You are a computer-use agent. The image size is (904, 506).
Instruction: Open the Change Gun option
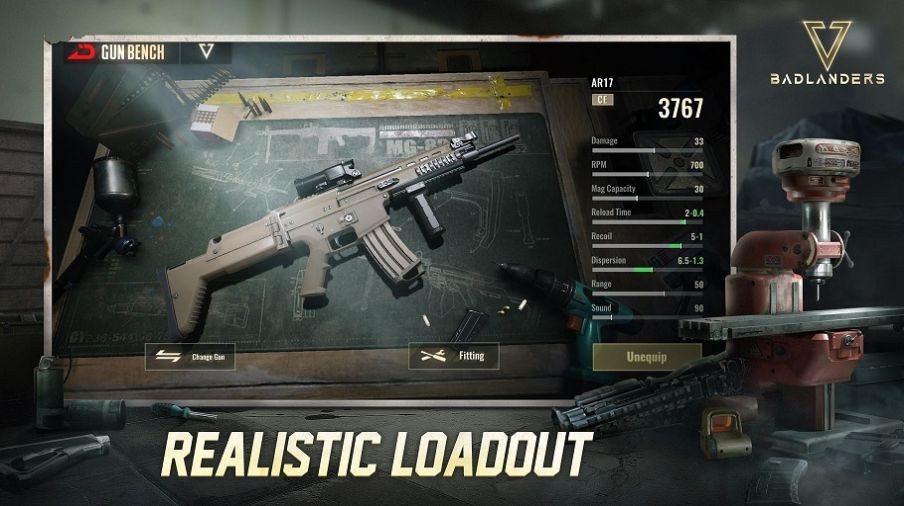pos(190,357)
